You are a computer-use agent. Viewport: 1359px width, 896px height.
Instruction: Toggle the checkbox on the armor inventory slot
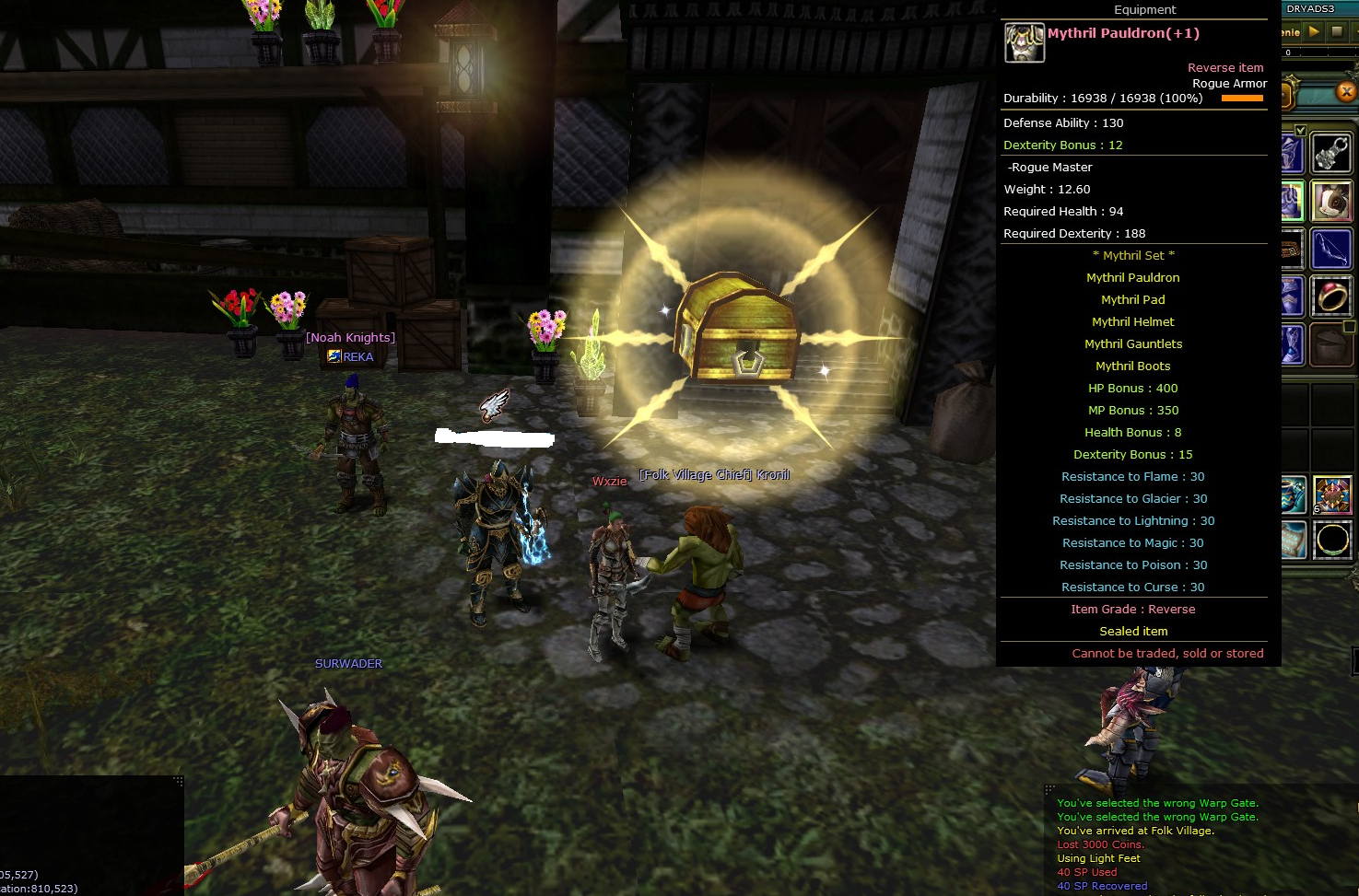click(x=1299, y=130)
